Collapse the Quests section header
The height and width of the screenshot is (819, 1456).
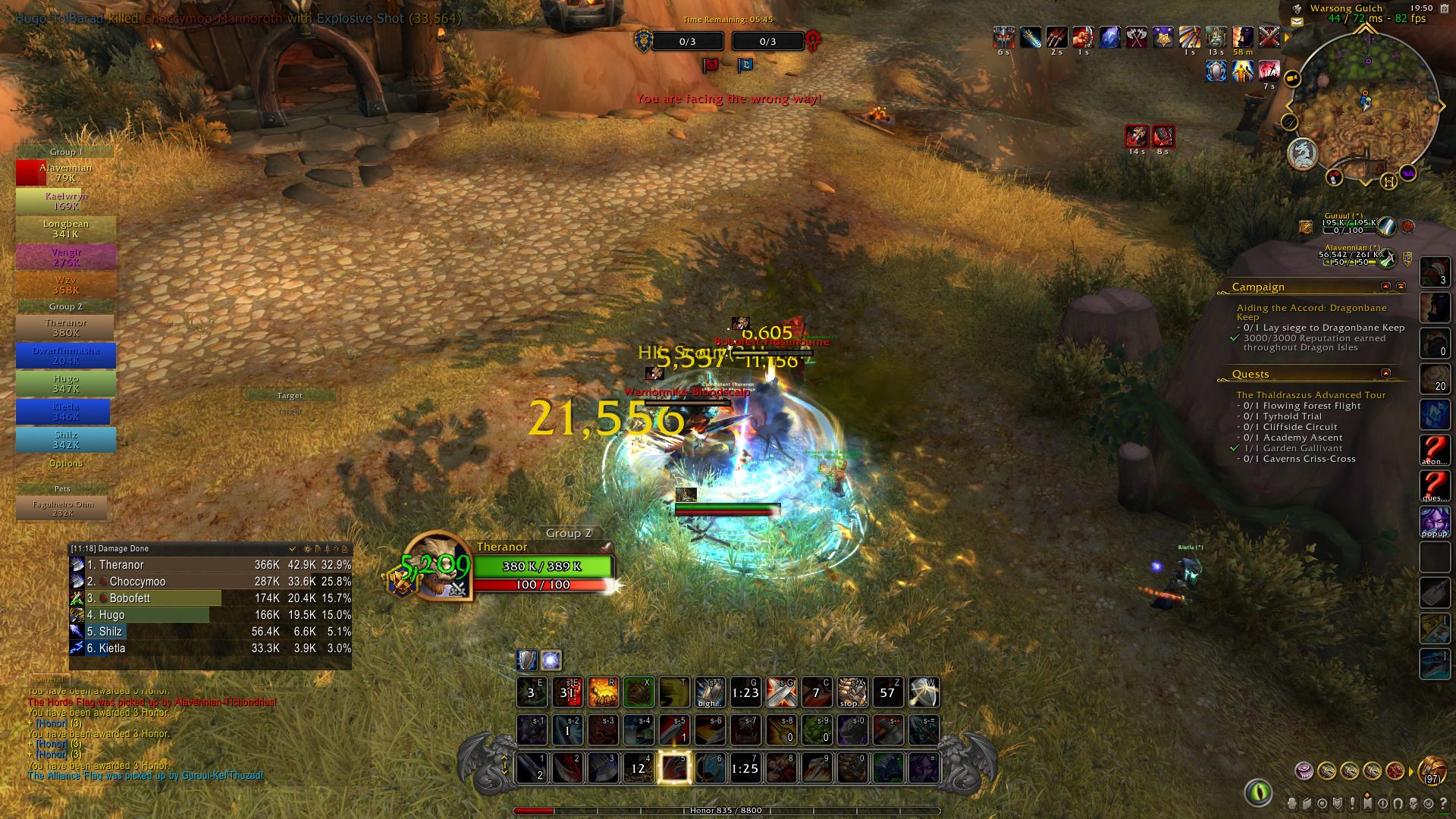tap(1387, 373)
